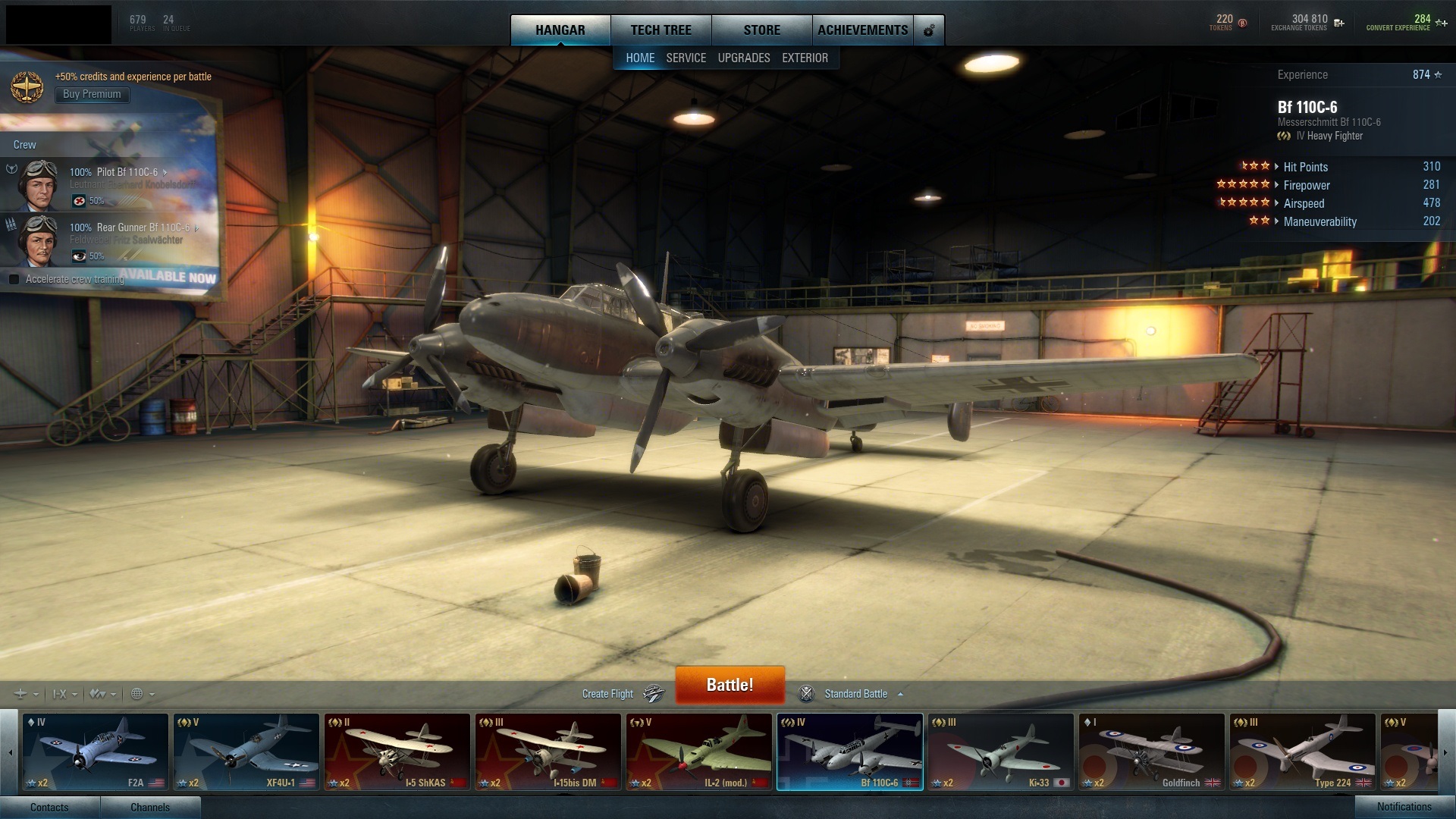Show the Notifications panel
Viewport: 1456px width, 819px height.
click(1404, 807)
